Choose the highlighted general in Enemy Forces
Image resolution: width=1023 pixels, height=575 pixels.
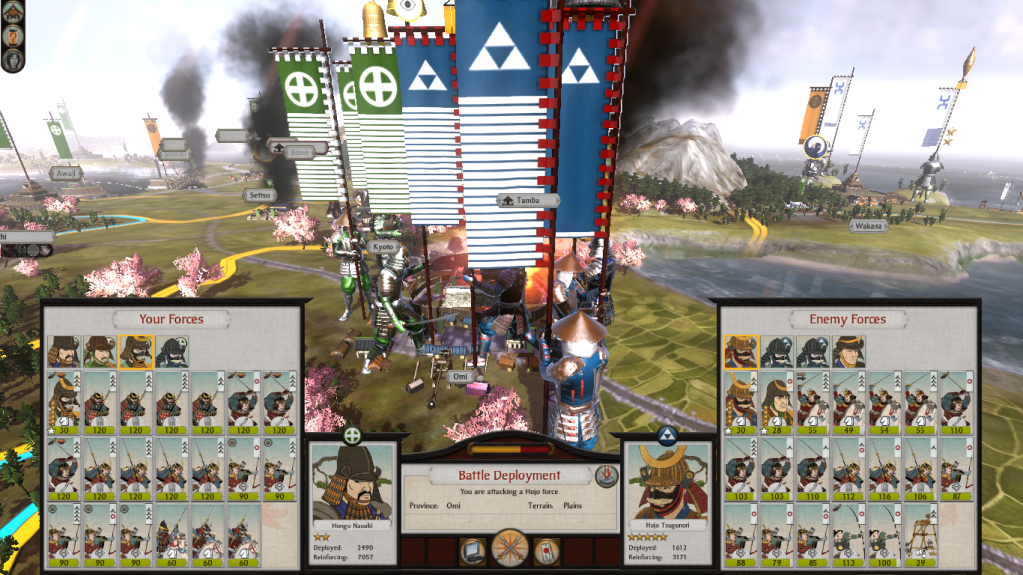pyautogui.click(x=741, y=352)
